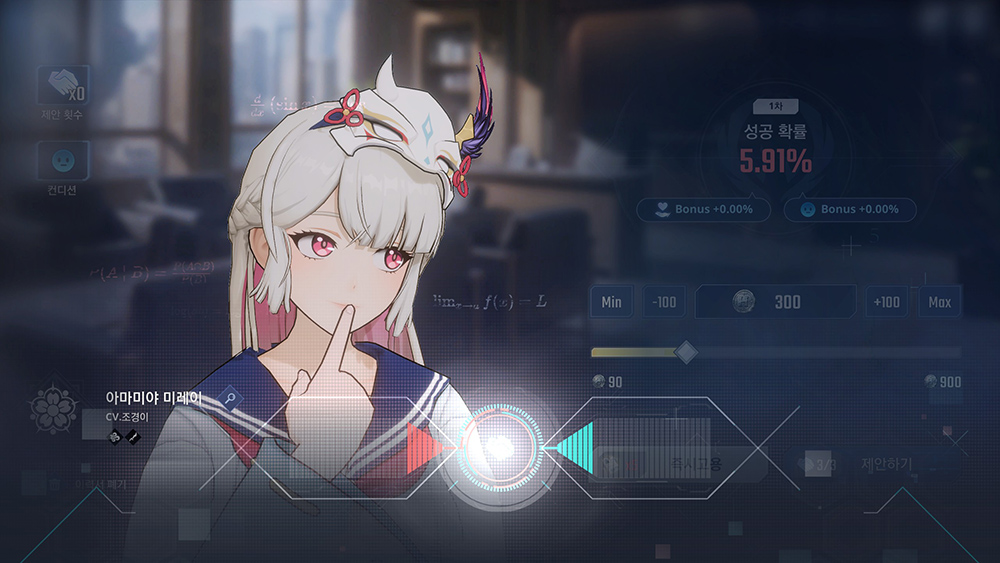Increase the offer by 100
This screenshot has height=563, width=1000.
click(886, 302)
